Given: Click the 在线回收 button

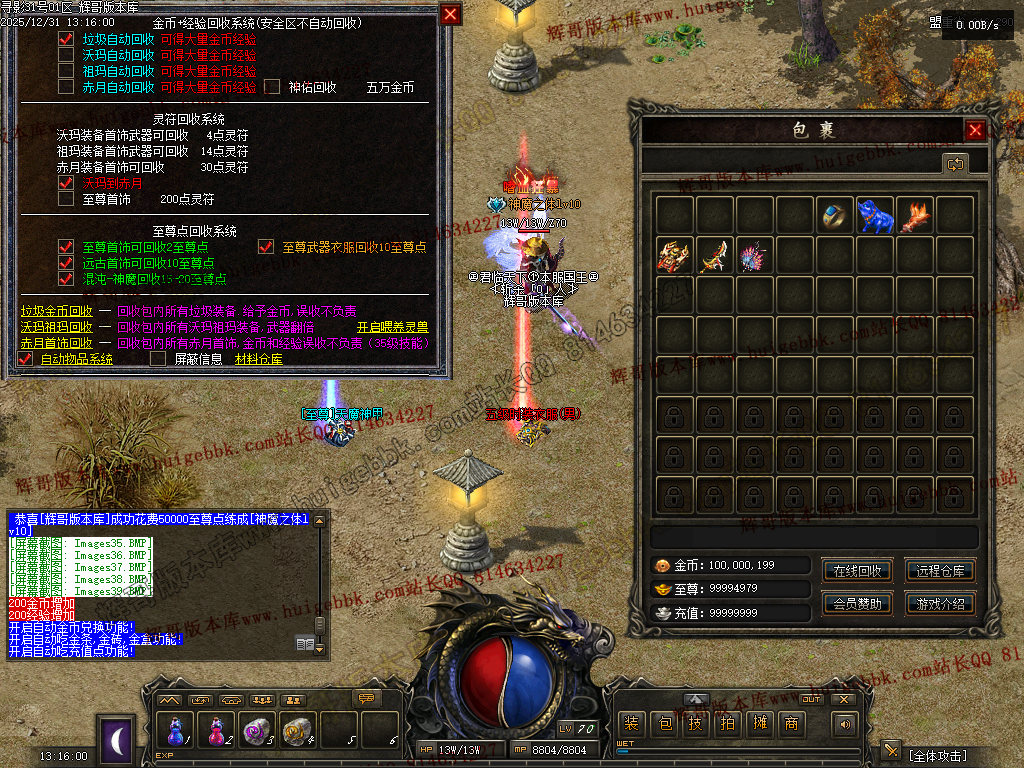Looking at the screenshot, I should point(857,571).
